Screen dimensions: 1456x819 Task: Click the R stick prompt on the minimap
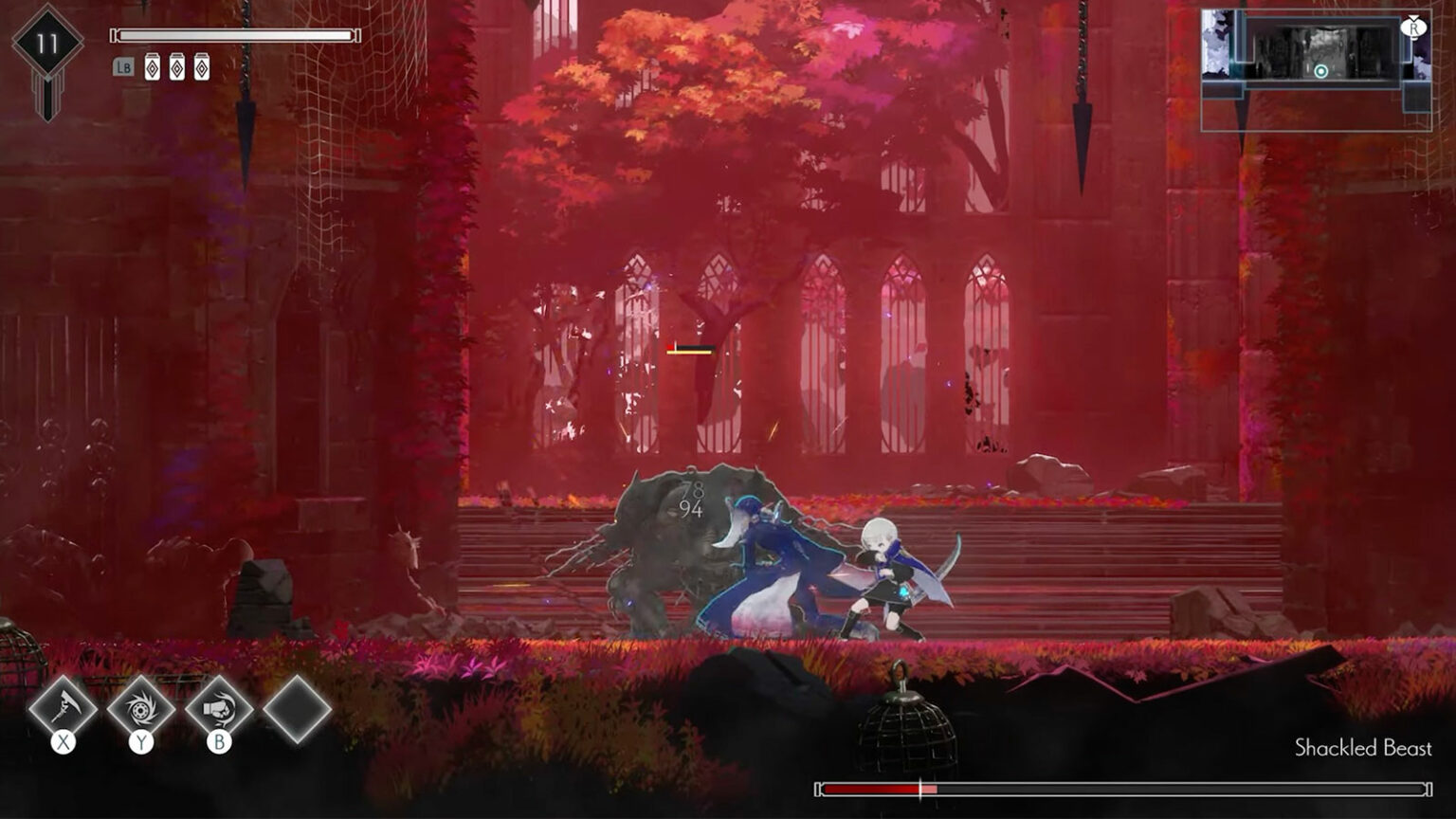coord(1414,27)
